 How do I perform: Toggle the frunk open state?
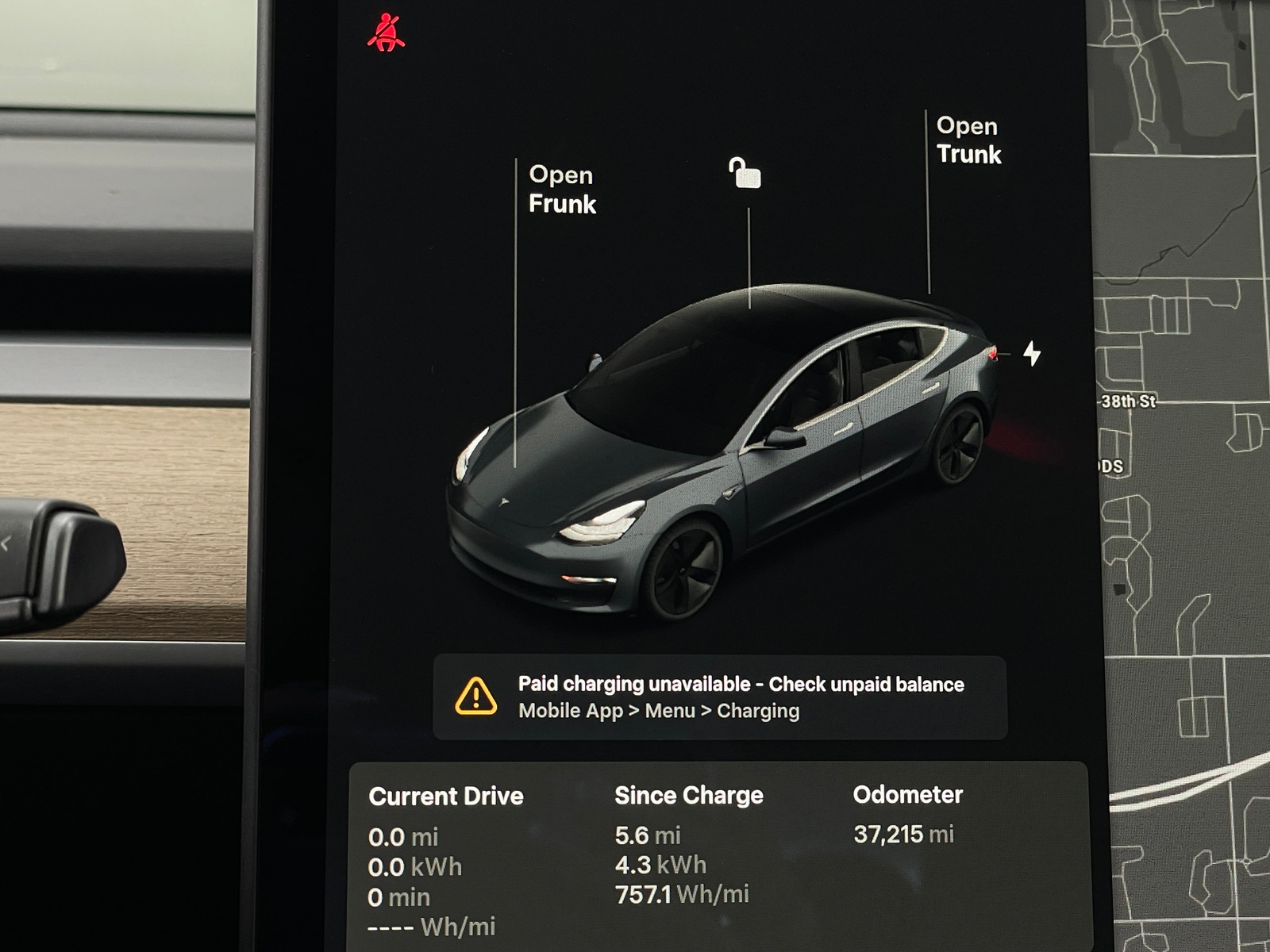pos(561,190)
